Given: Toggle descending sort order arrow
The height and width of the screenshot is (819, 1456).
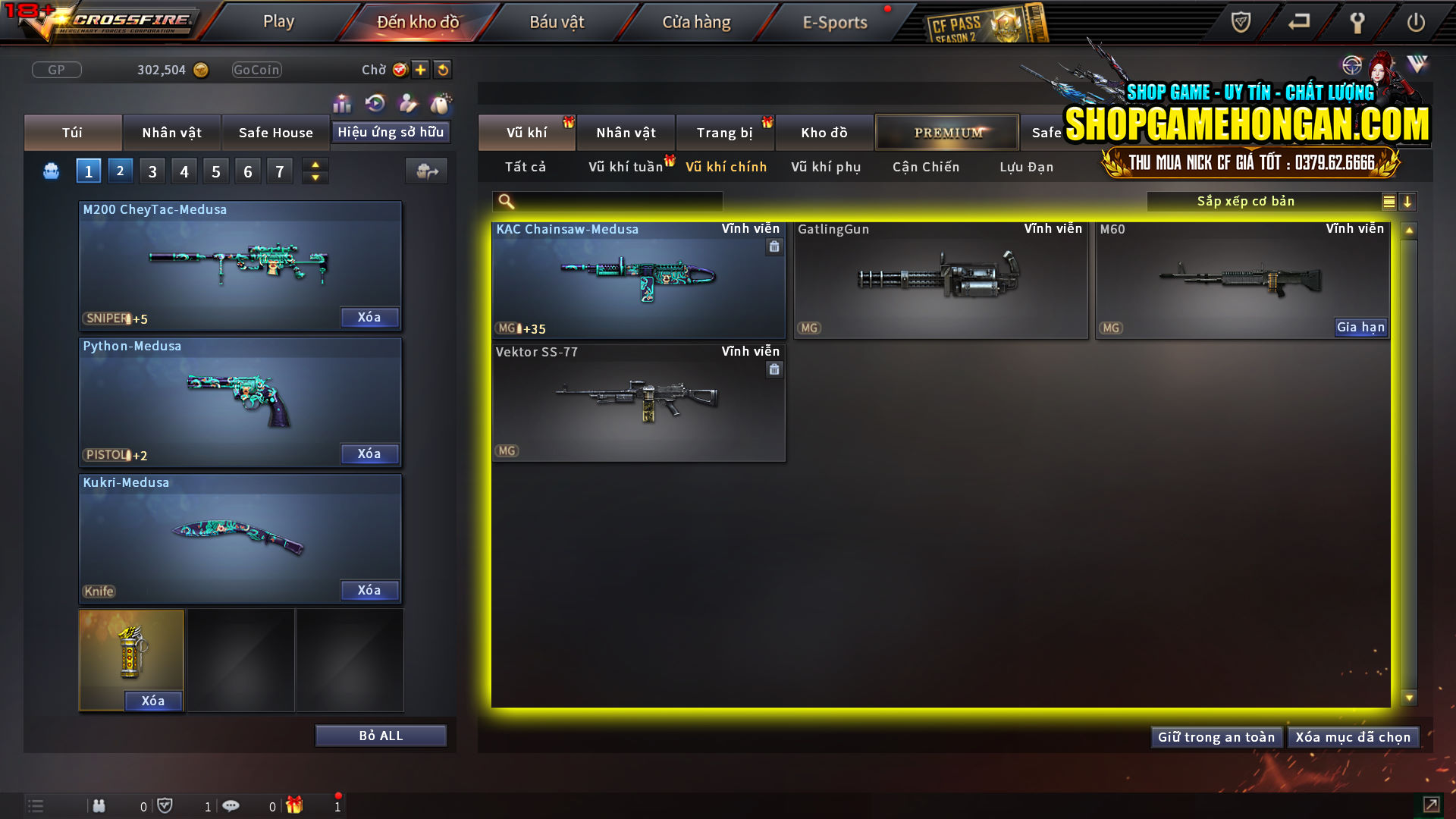Looking at the screenshot, I should pos(1408,201).
